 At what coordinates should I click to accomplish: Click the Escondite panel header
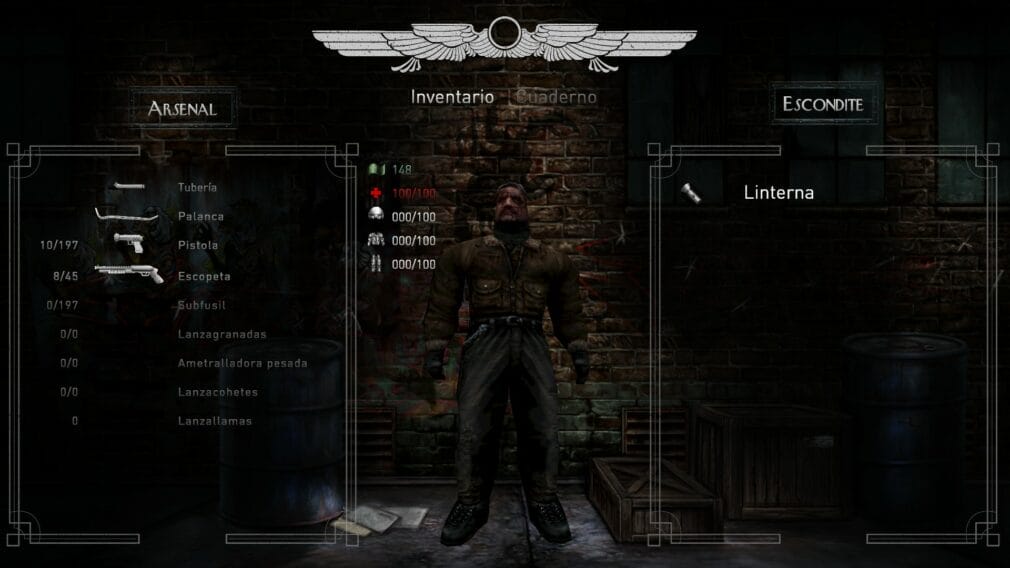click(822, 104)
